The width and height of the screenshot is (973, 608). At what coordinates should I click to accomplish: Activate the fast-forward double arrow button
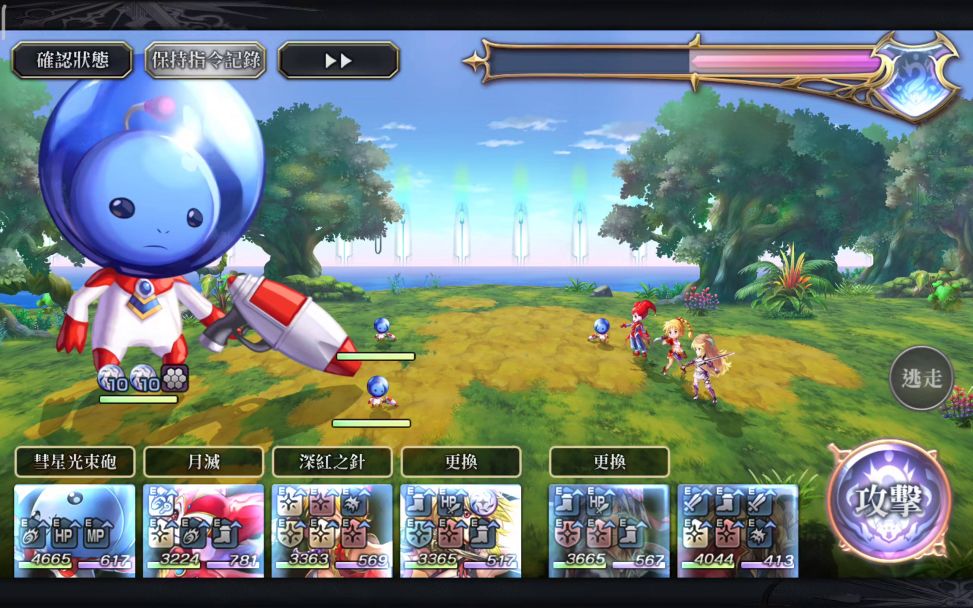point(338,60)
